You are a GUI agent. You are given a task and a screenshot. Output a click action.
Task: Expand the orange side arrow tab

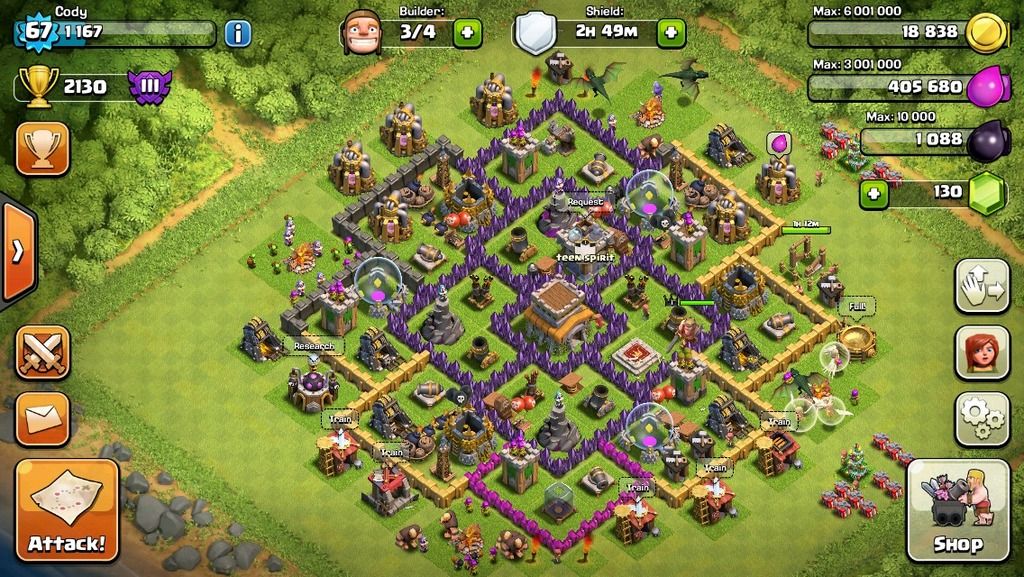click(x=17, y=250)
